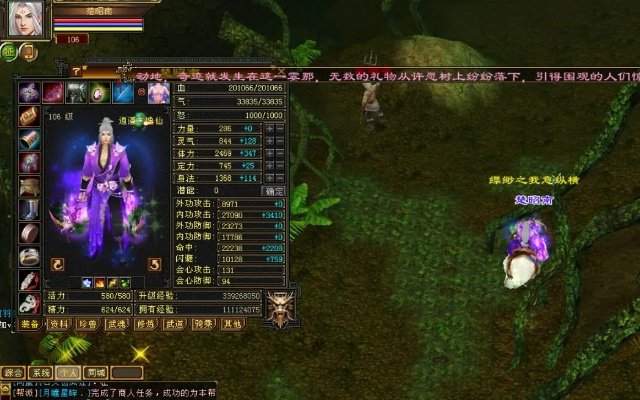Rotate character model with right arrow button
Viewport: 640px width, 400px height.
pos(154,265)
